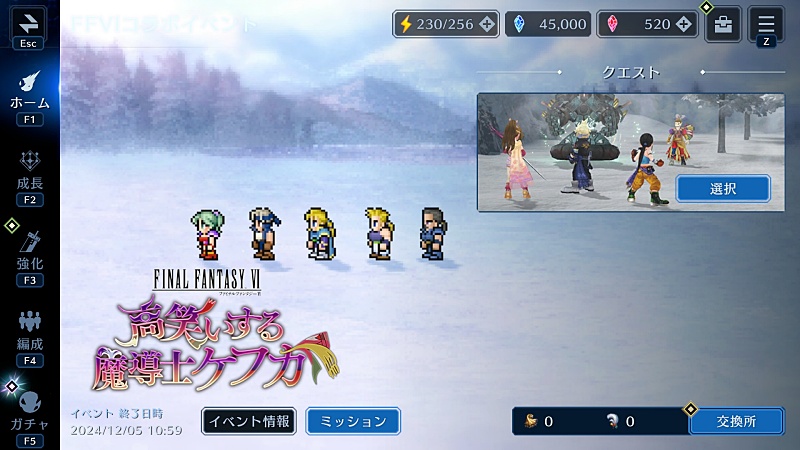Open the ミッション missions list
The height and width of the screenshot is (450, 800).
point(352,421)
